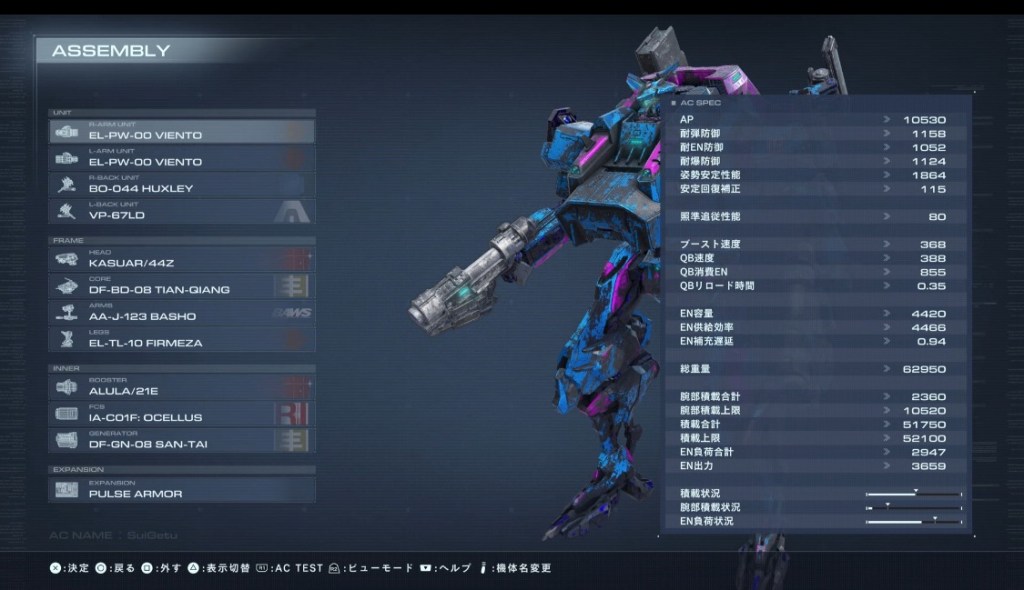Select the AA-J-123 BASHO arms entry

click(181, 313)
